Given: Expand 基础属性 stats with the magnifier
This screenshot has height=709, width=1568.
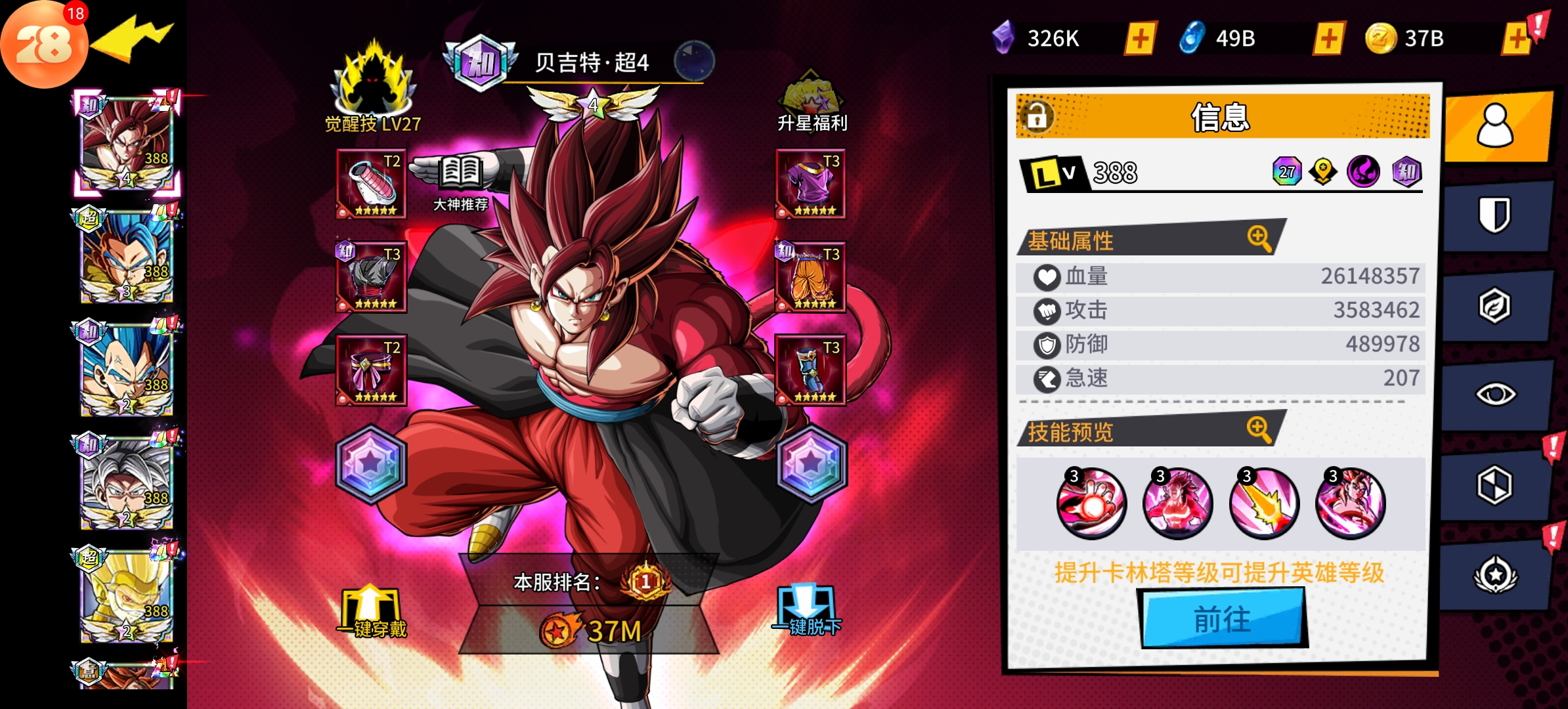Looking at the screenshot, I should [1259, 238].
